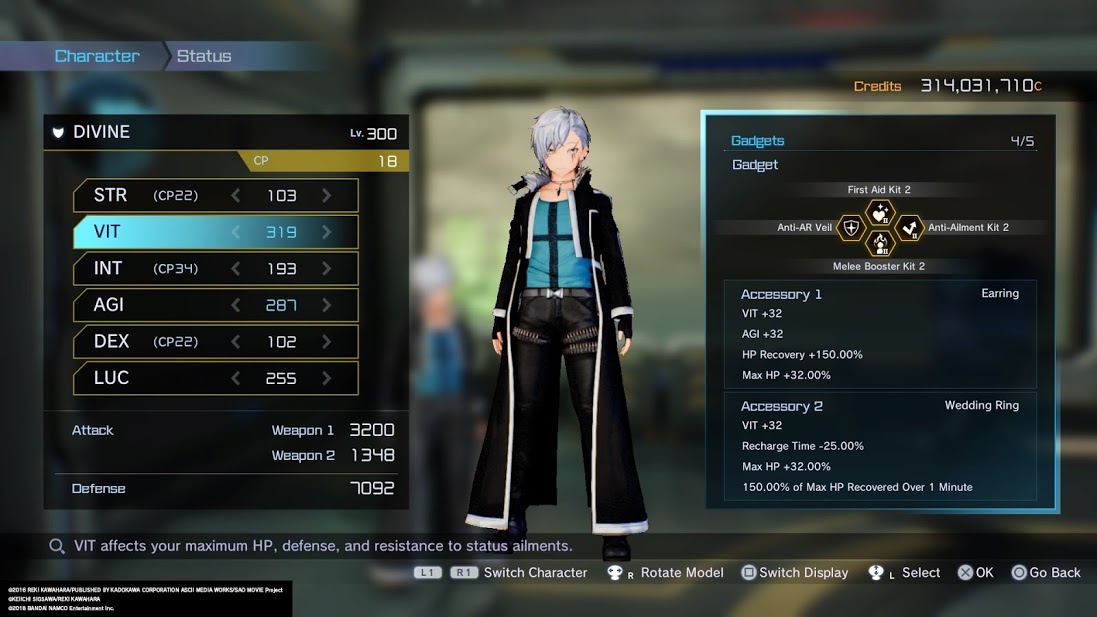The height and width of the screenshot is (617, 1097).
Task: Select the STR stat row
Action: coord(215,196)
